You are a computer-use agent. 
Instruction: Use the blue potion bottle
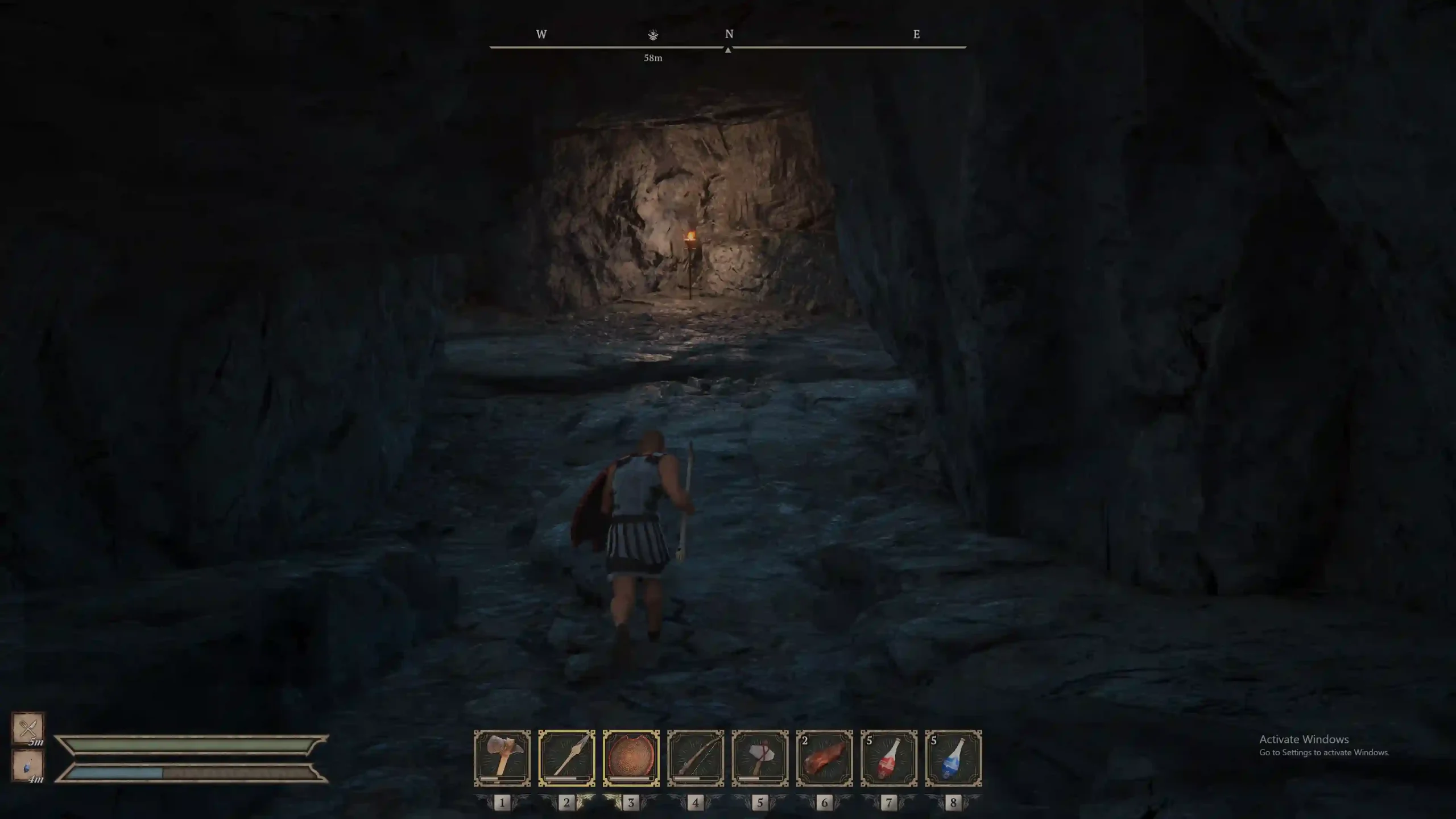tap(953, 758)
